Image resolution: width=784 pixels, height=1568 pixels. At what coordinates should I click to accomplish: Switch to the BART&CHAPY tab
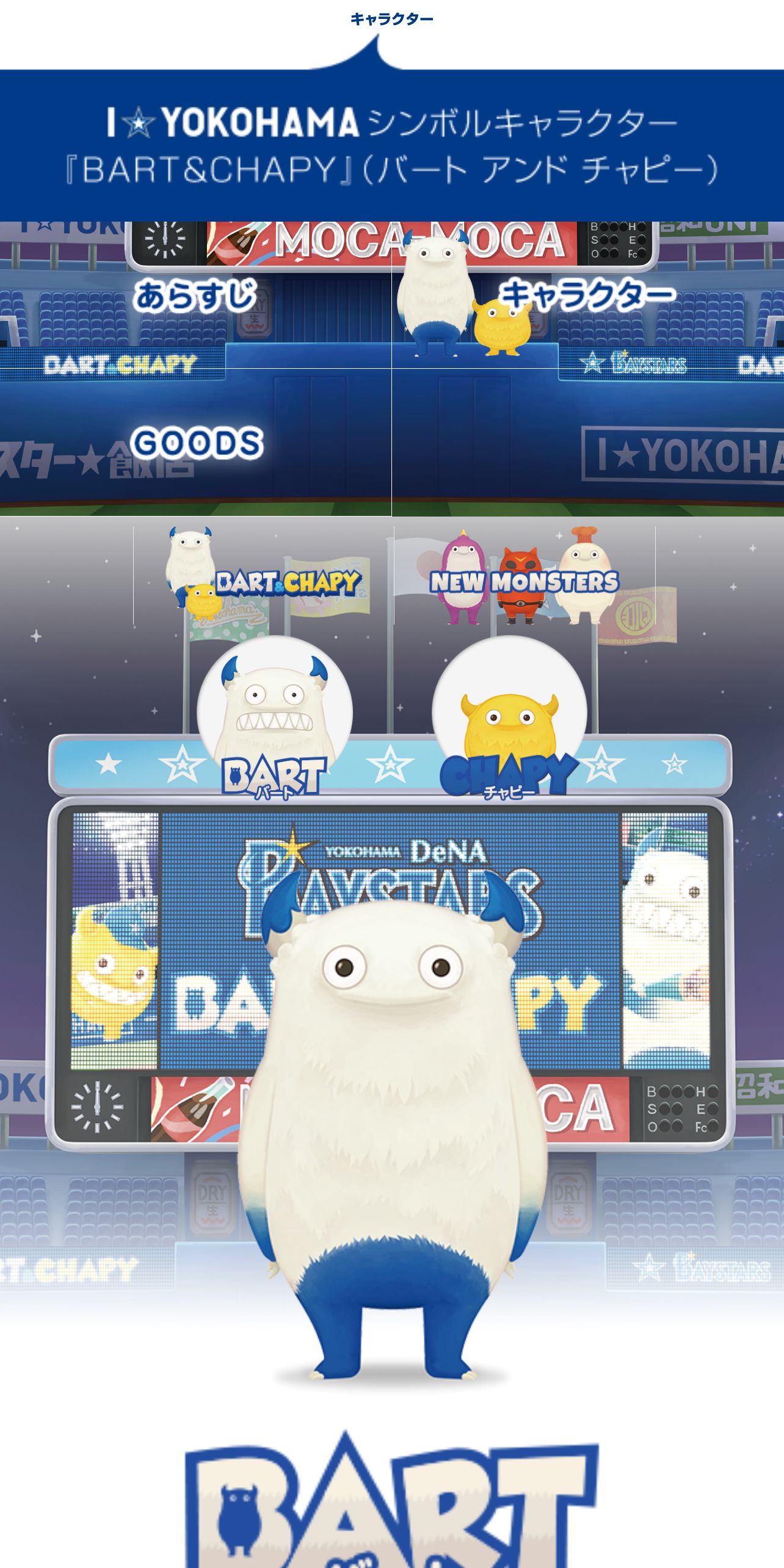pyautogui.click(x=264, y=576)
